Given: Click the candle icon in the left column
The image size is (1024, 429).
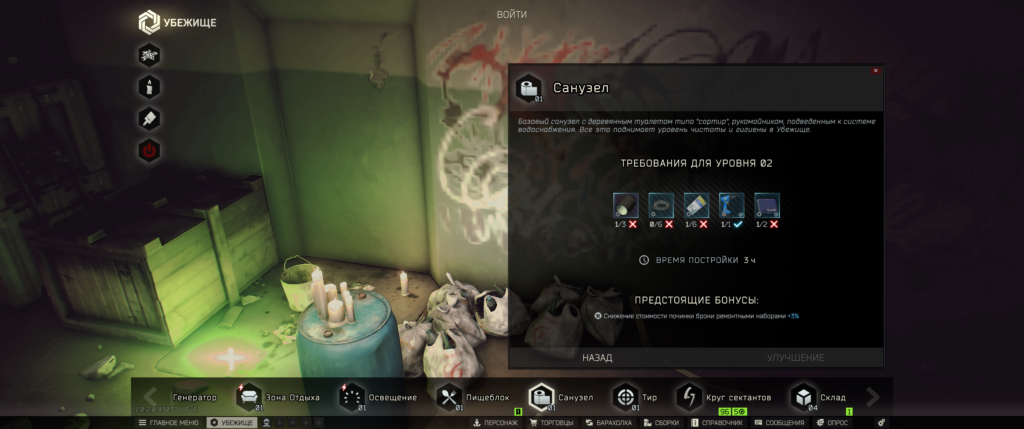Looking at the screenshot, I should 149,86.
